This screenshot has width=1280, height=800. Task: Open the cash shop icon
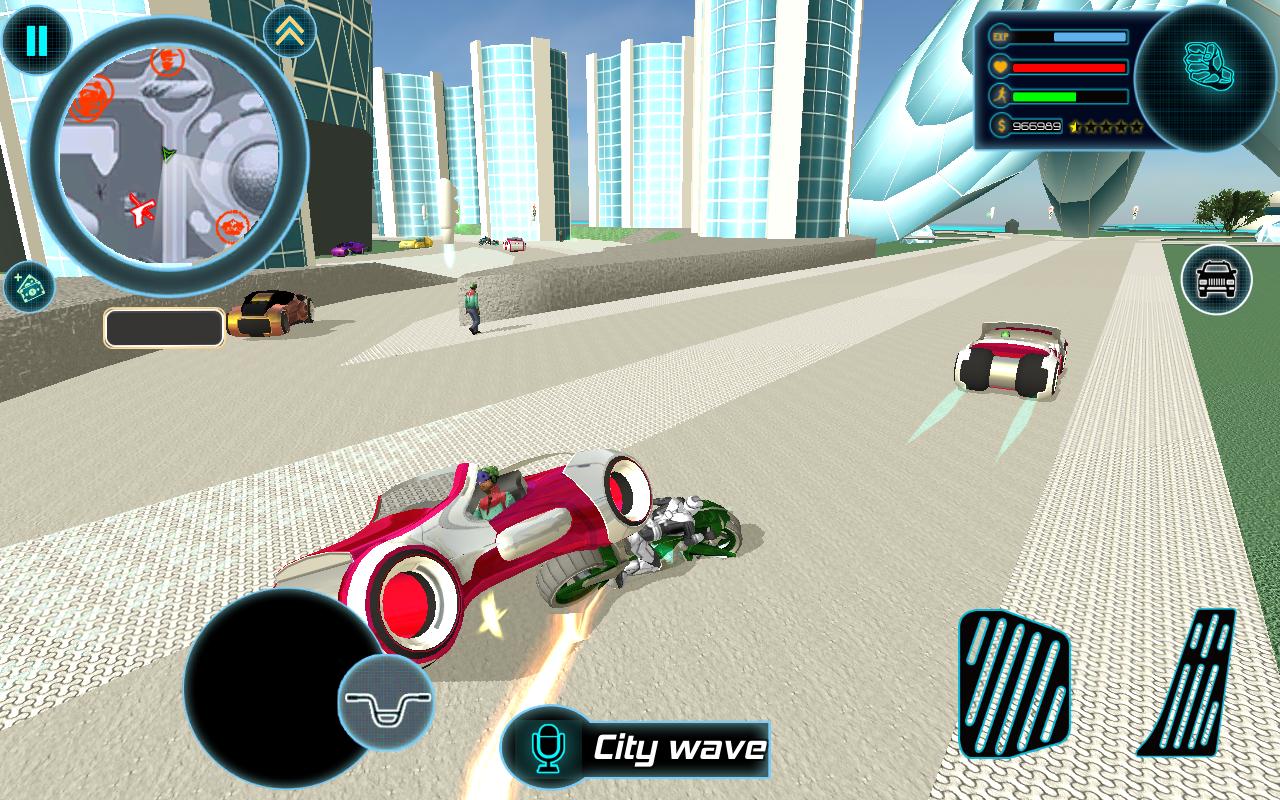[28, 288]
